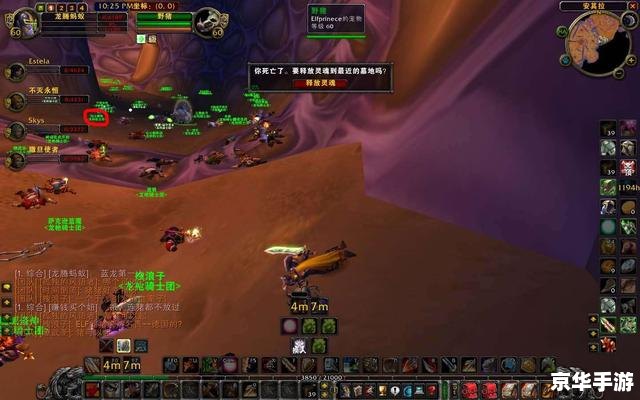Select party member Skys's frame
The image size is (640, 400).
click(16, 129)
